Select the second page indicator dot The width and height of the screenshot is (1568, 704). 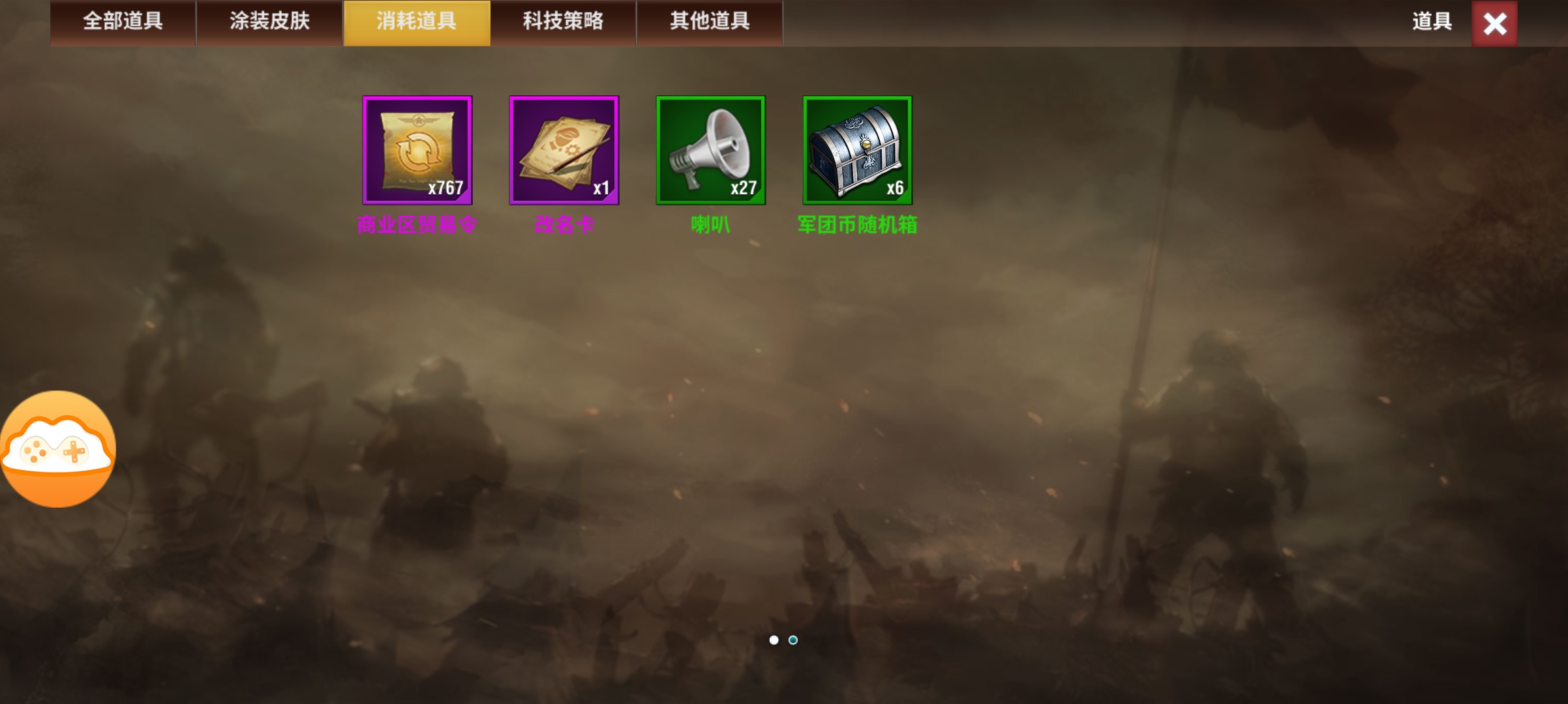pyautogui.click(x=793, y=641)
